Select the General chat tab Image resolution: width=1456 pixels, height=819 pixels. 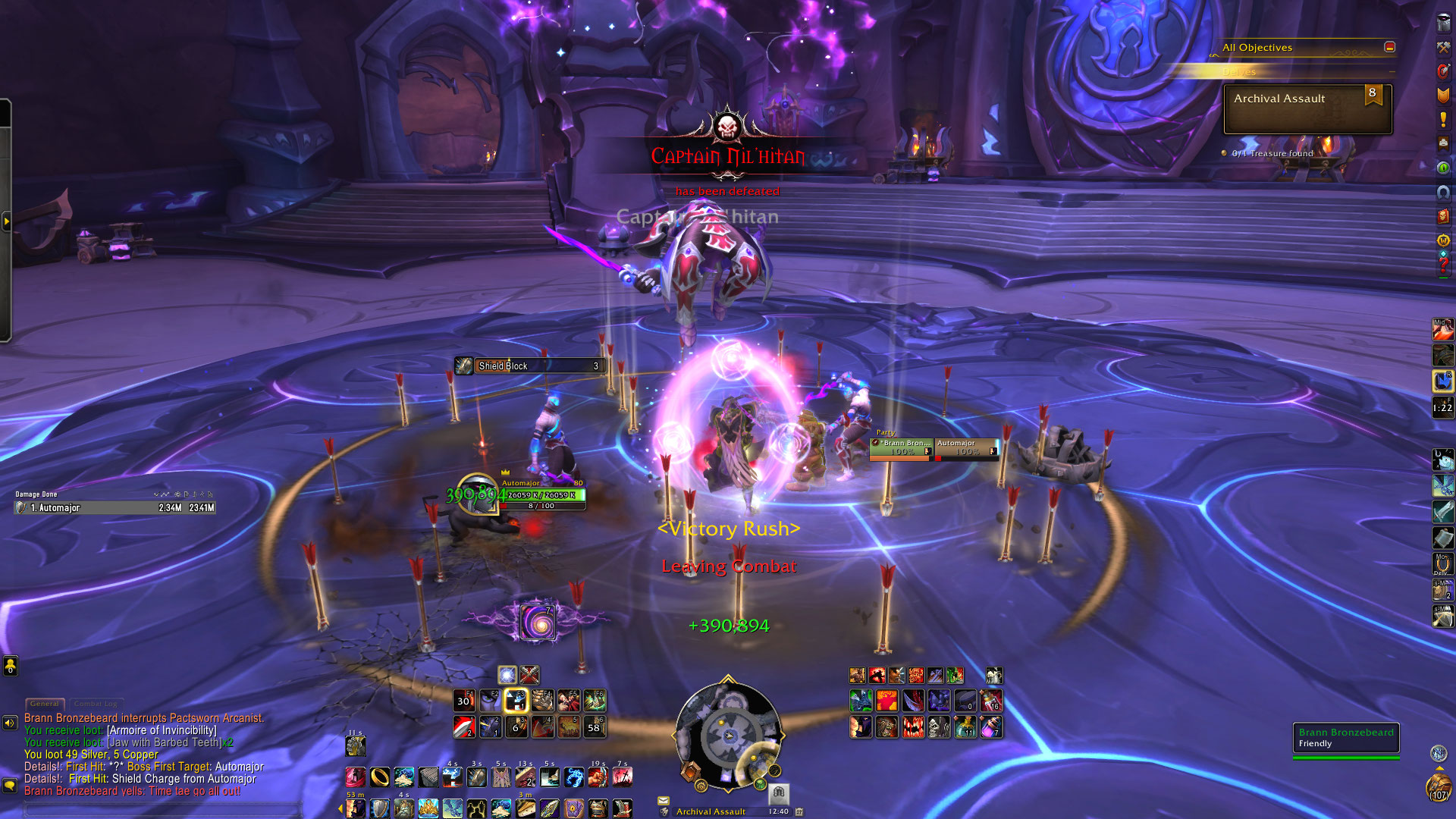(45, 704)
